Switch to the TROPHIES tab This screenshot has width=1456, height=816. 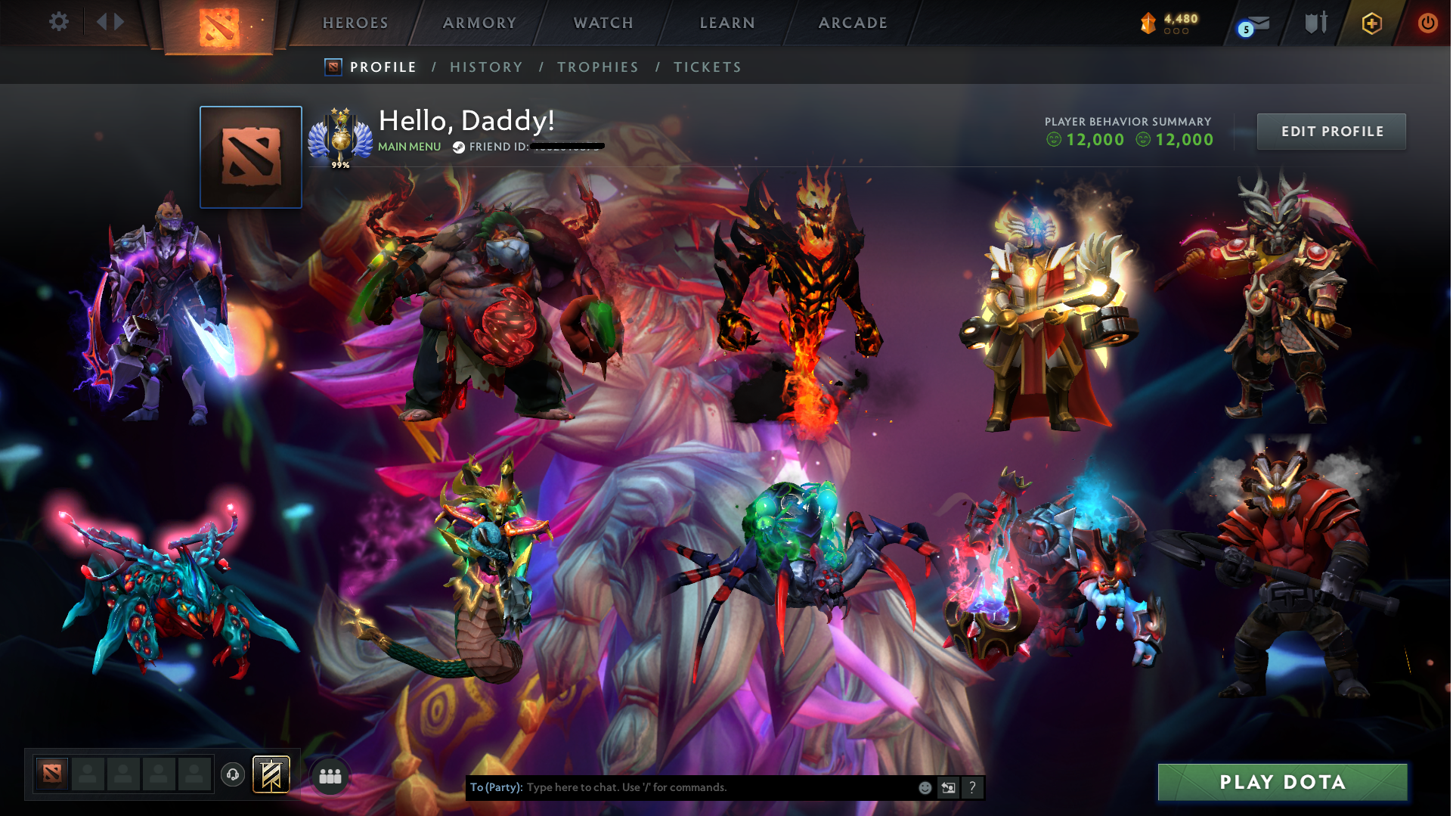point(597,67)
